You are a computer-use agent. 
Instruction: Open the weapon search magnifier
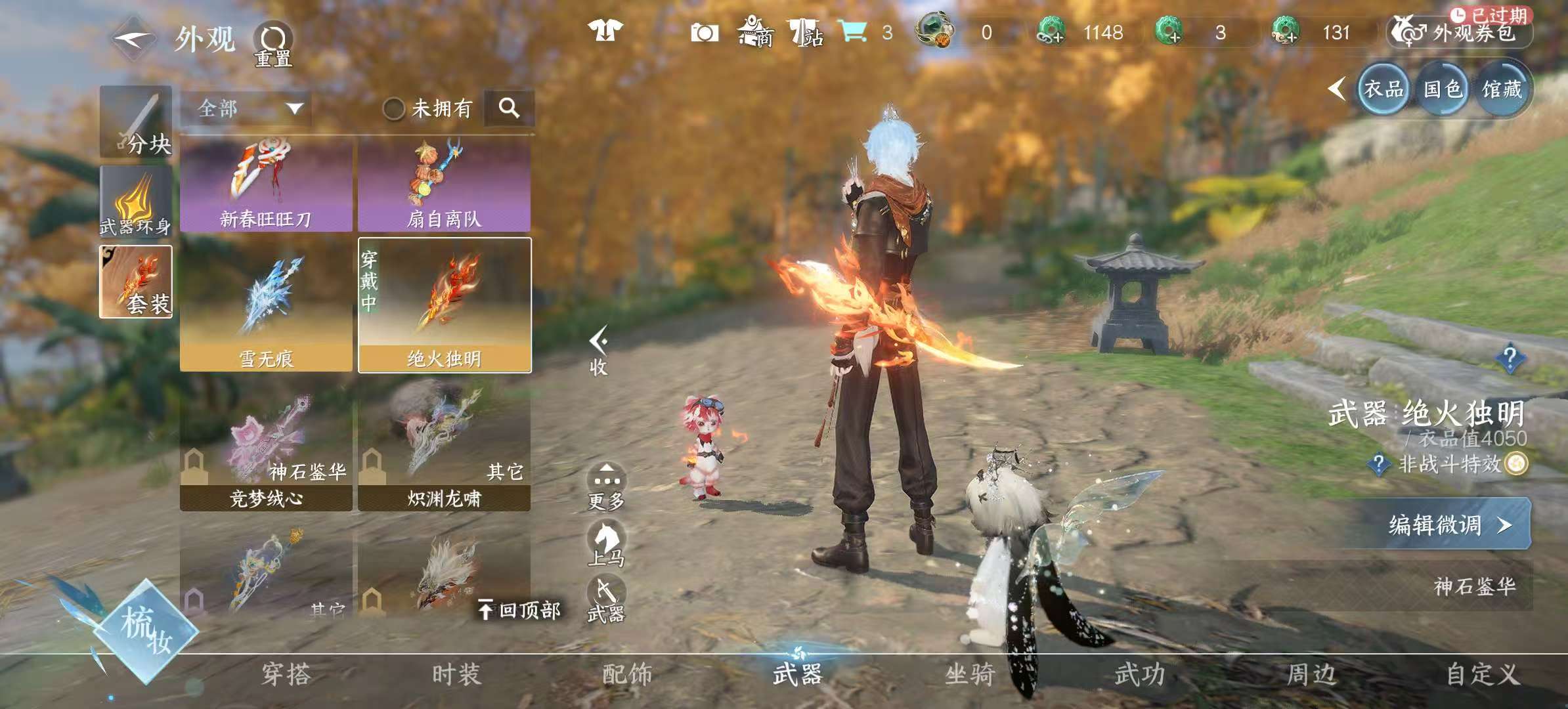pyautogui.click(x=509, y=108)
